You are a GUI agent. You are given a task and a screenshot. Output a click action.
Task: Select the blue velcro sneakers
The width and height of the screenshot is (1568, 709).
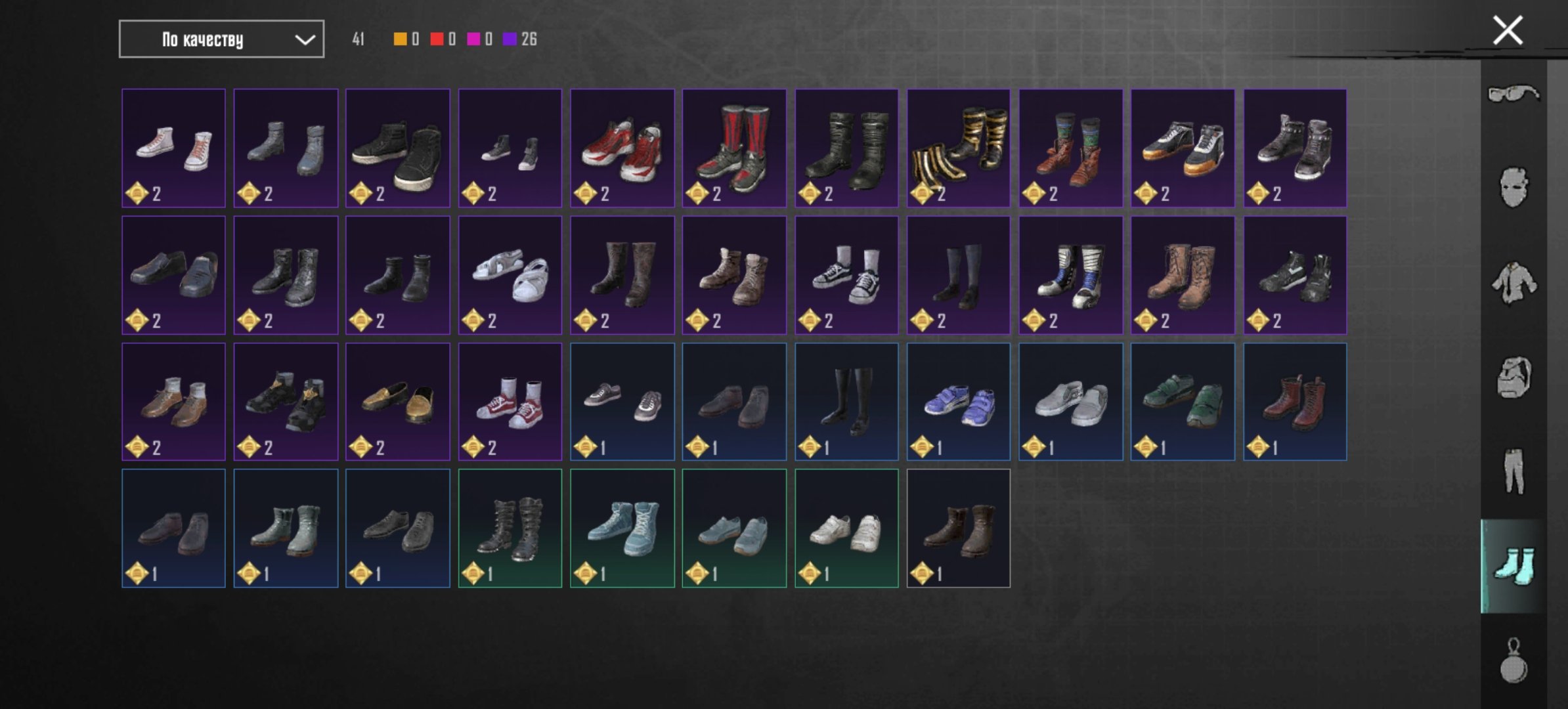[959, 402]
